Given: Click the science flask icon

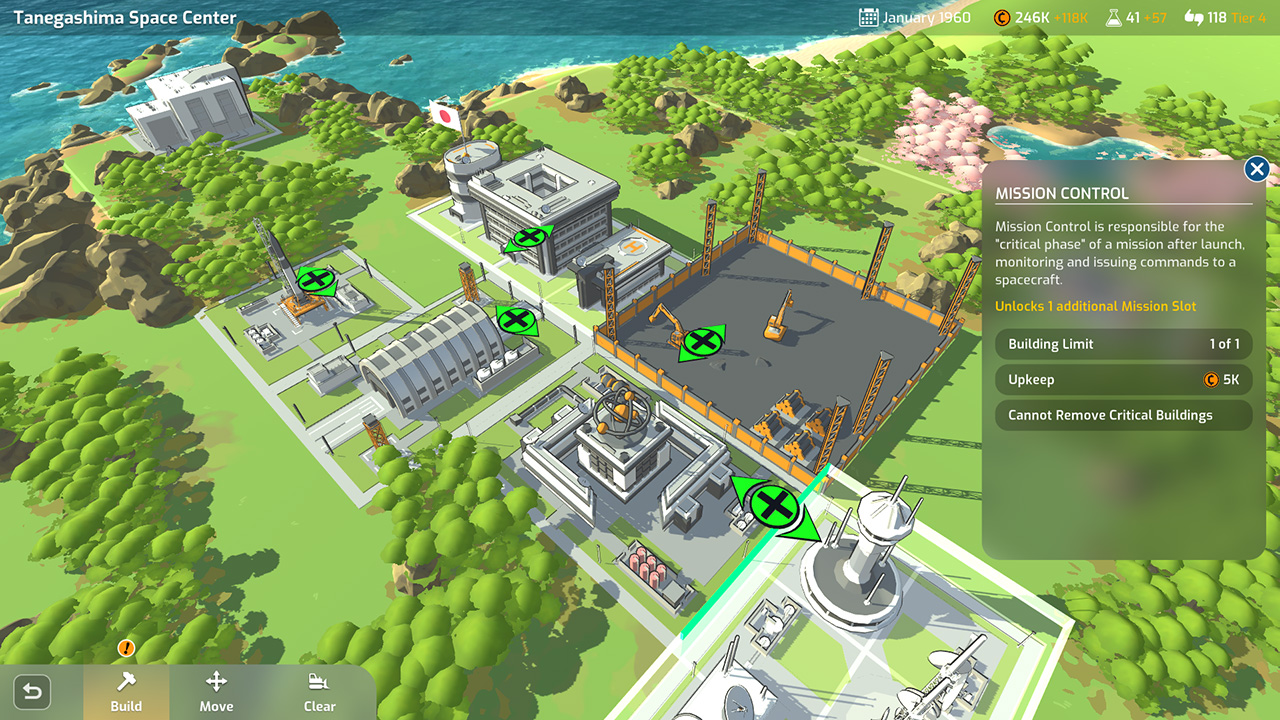Looking at the screenshot, I should [1114, 16].
